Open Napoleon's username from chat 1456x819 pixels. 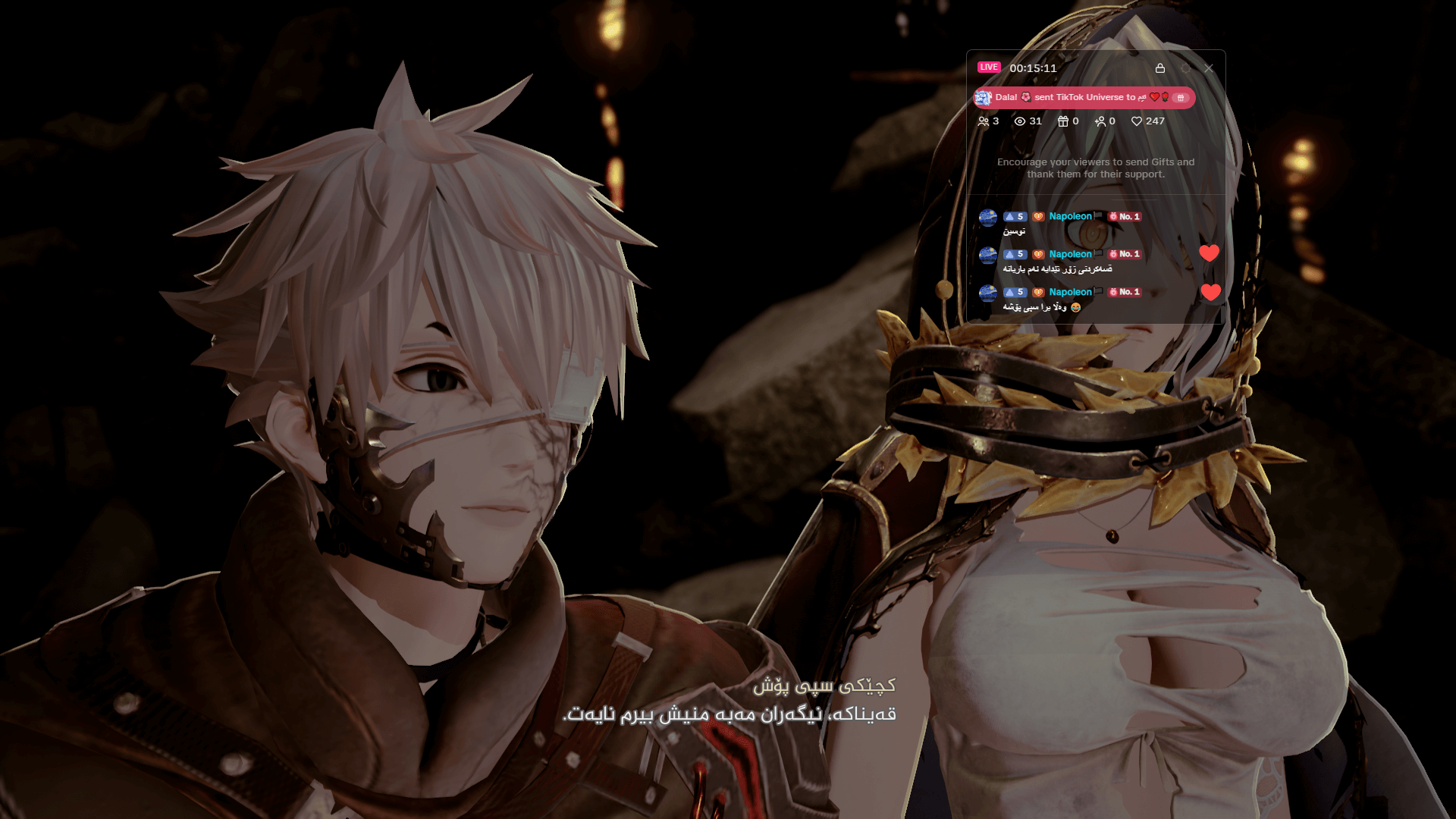[1070, 216]
